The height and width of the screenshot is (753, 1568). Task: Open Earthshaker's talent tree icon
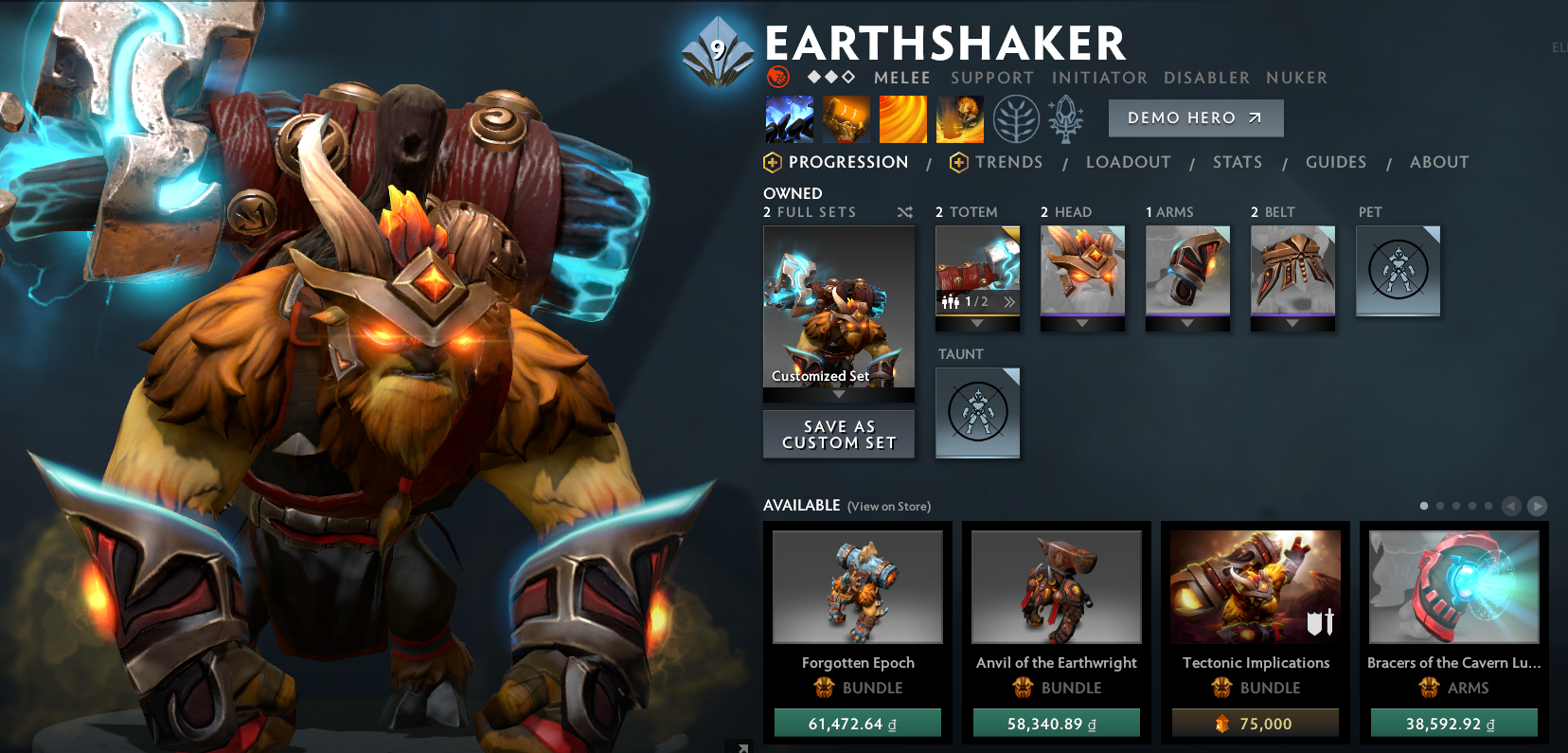1015,119
